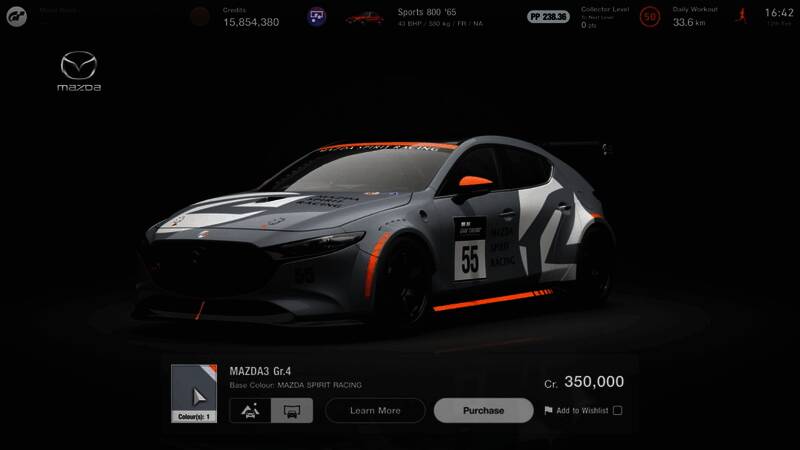Tick the Add to Wishlist checkbox

(617, 410)
